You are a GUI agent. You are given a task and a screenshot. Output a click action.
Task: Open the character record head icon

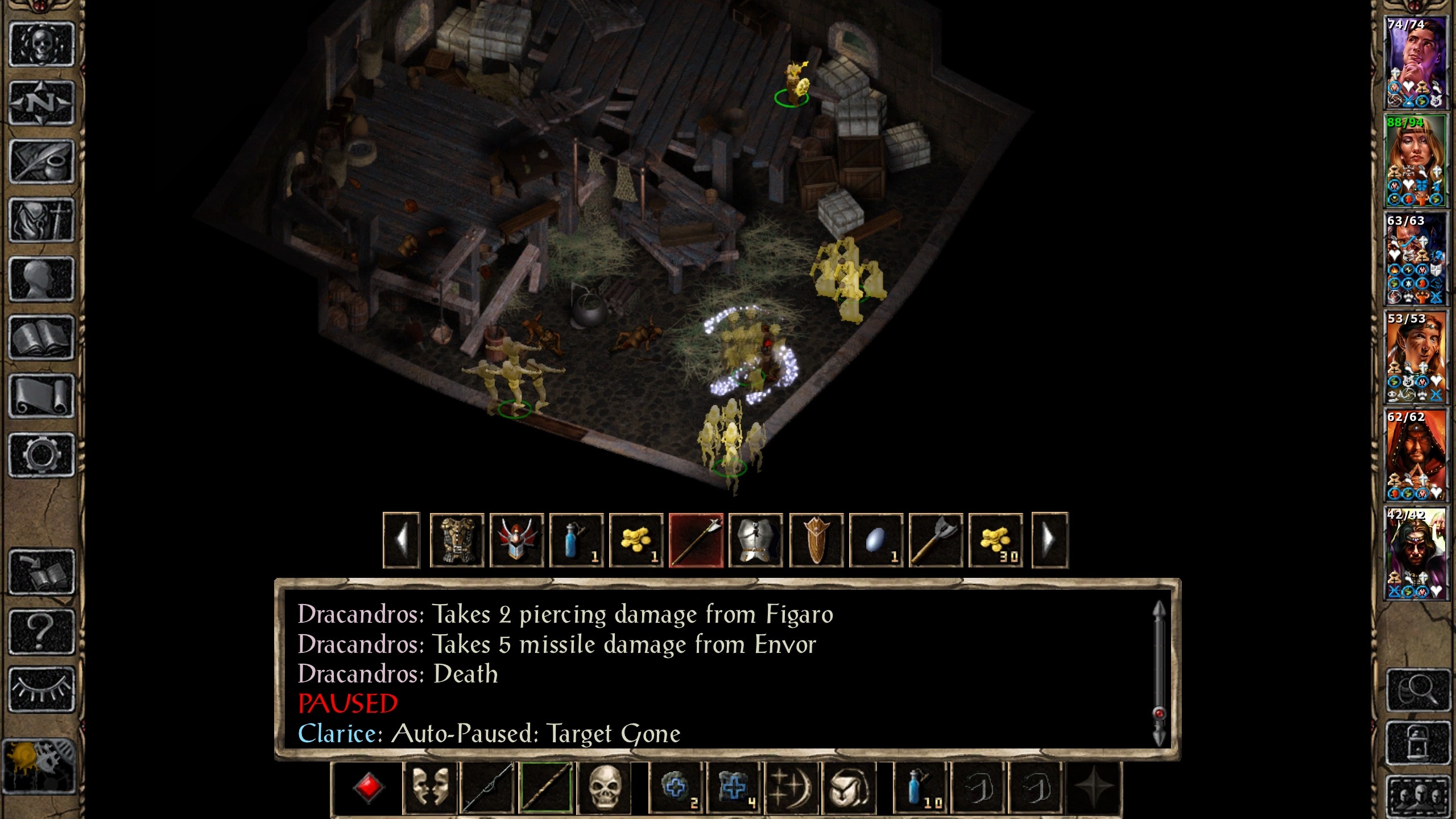pos(42,279)
